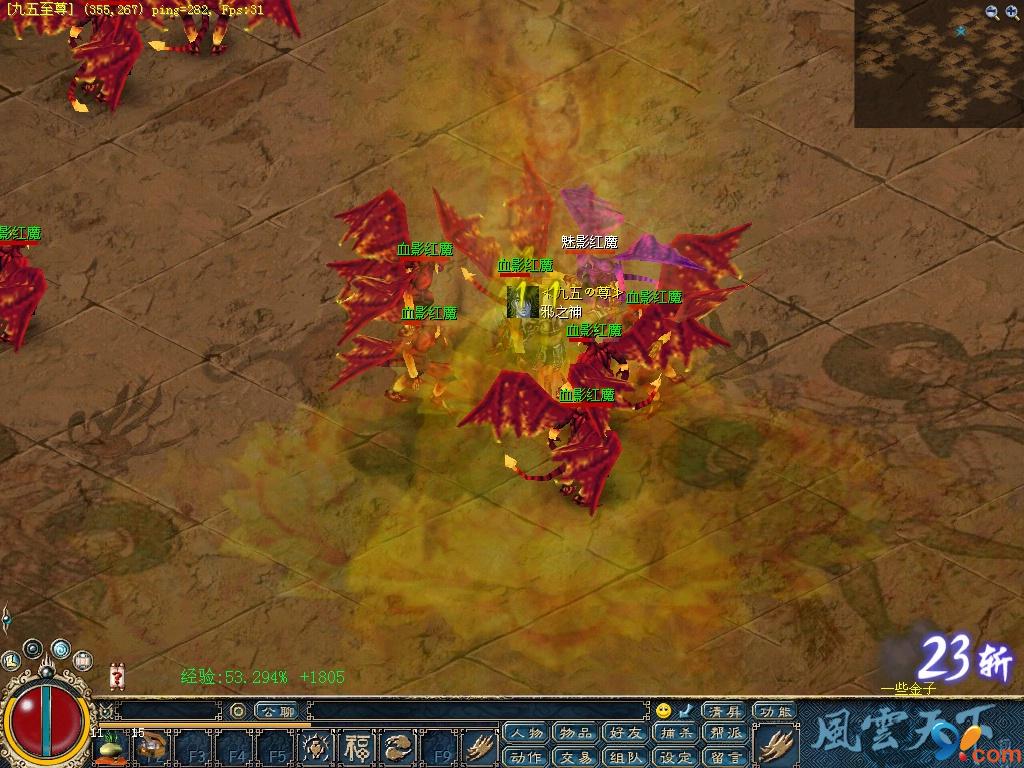Open the smiley emoticon picker
Screen dimensions: 1024x768
click(x=662, y=711)
